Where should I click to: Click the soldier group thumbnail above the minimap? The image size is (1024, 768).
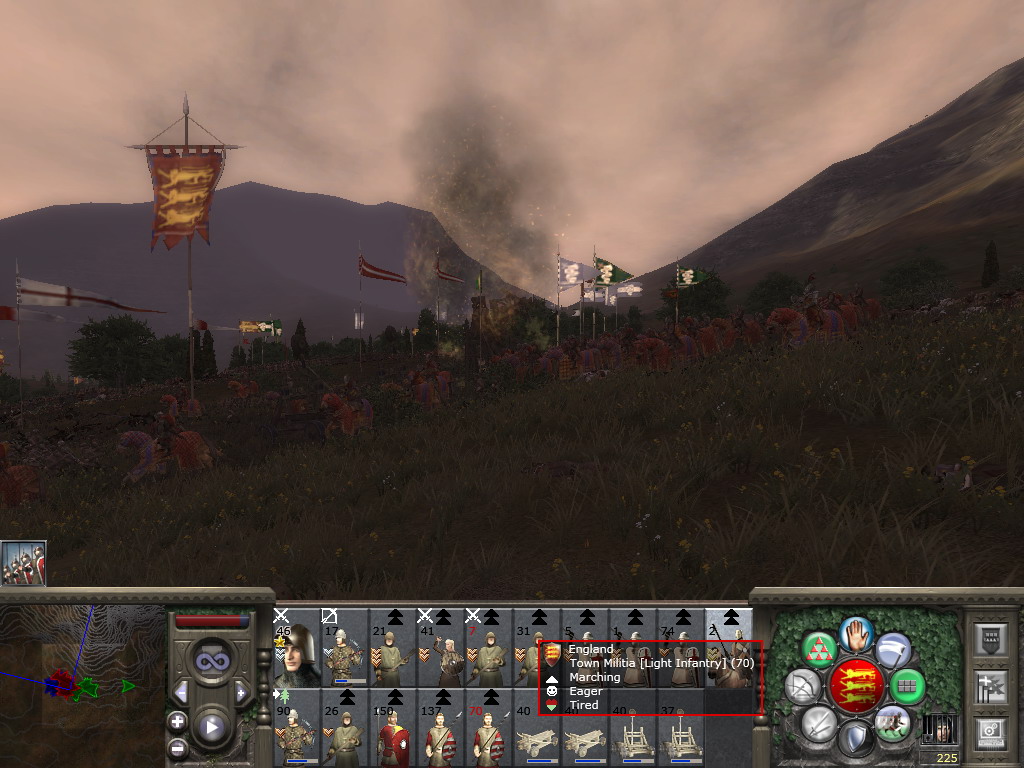tap(23, 563)
